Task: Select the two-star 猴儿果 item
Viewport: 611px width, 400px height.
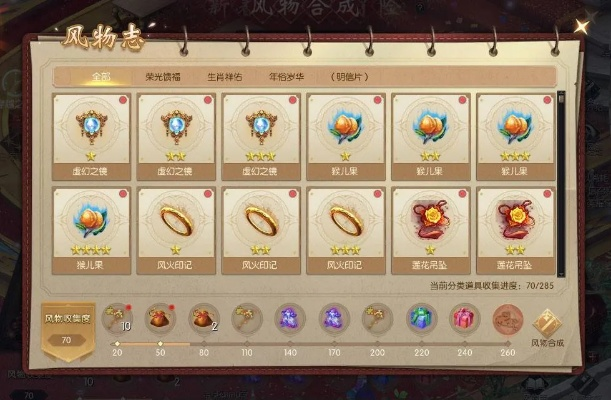Action: (430, 131)
